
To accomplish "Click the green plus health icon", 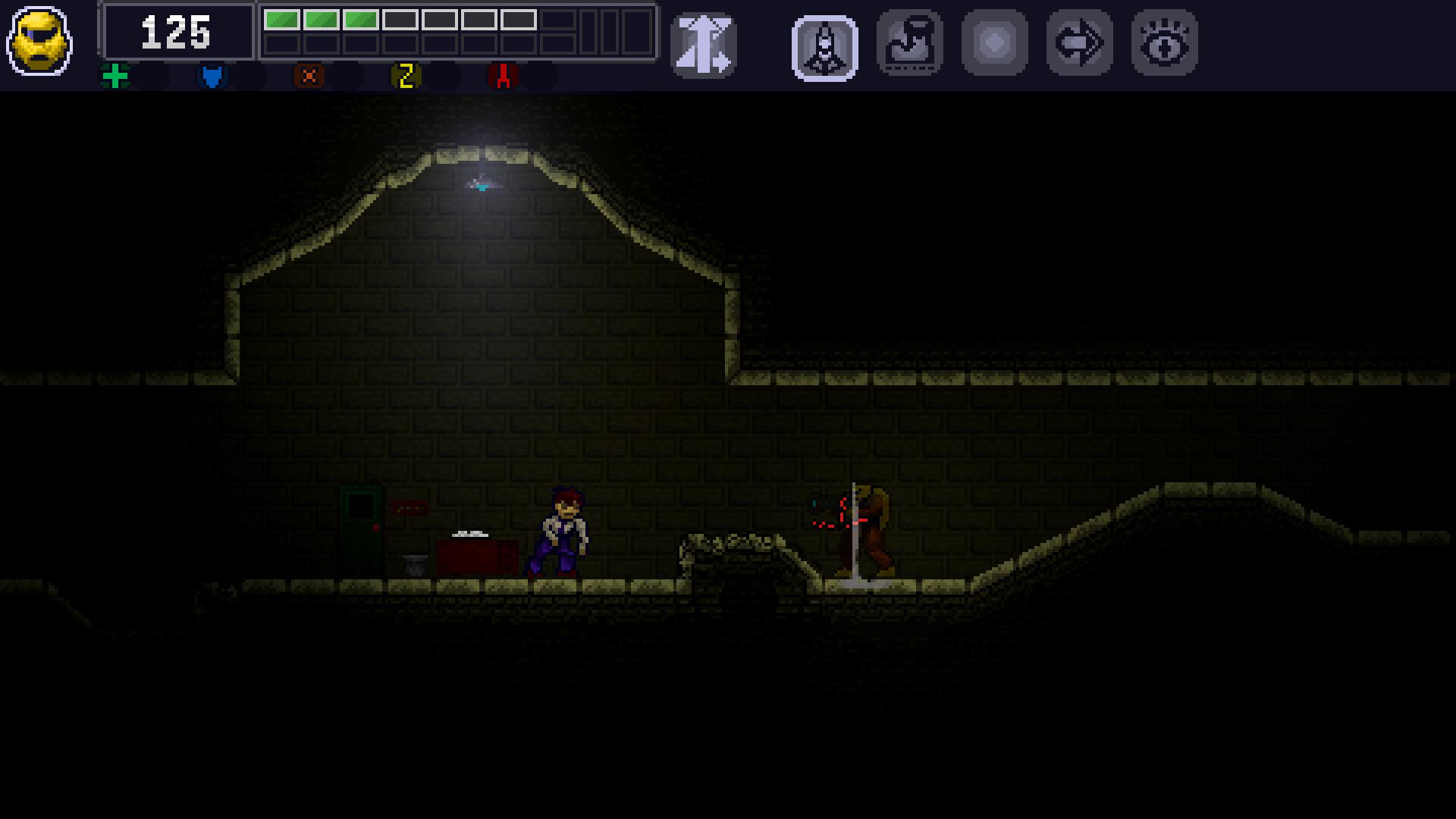I will [115, 76].
